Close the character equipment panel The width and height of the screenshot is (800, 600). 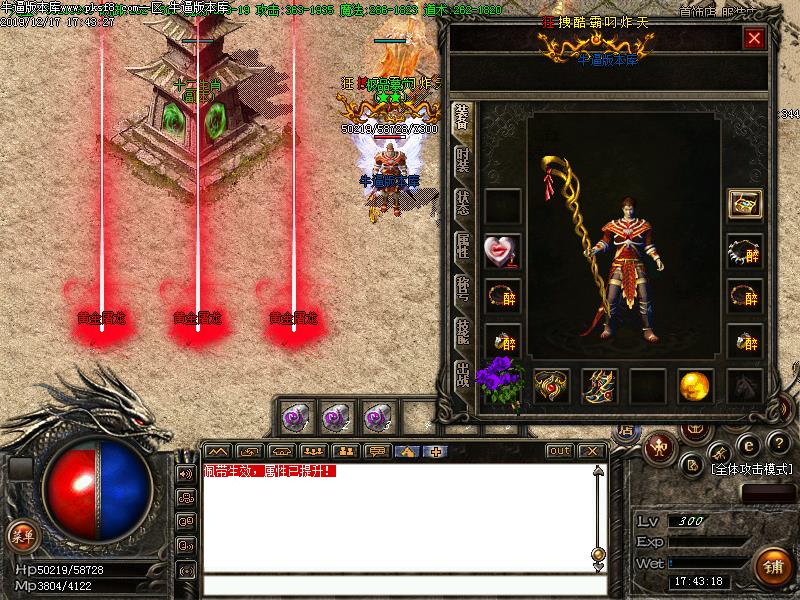(x=754, y=39)
